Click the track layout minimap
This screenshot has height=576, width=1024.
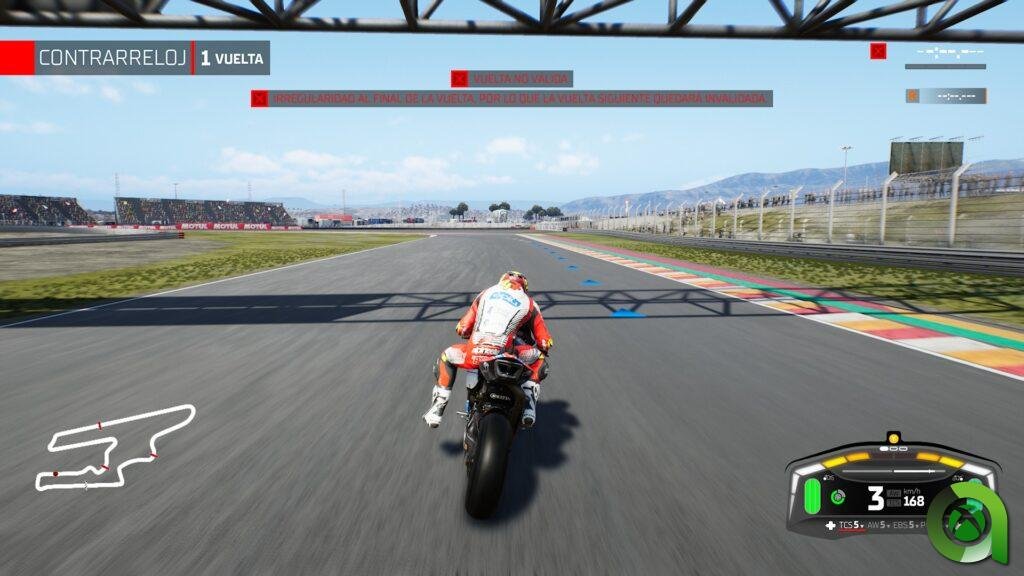pos(112,448)
